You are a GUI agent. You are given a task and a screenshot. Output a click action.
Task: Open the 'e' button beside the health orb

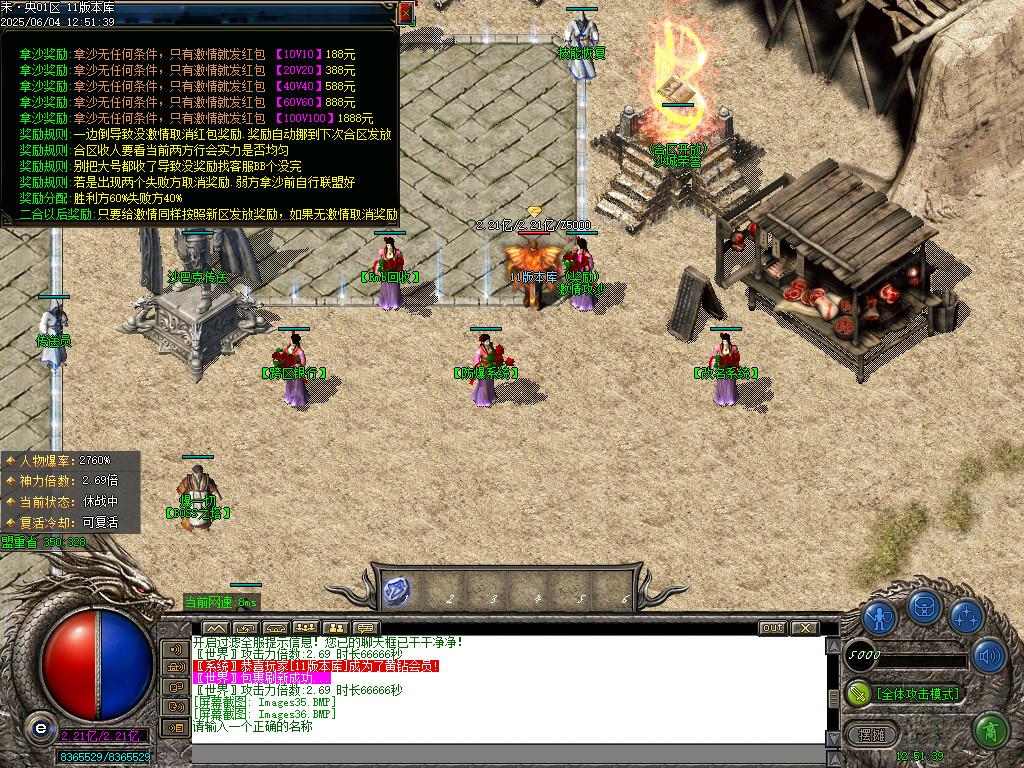pyautogui.click(x=39, y=727)
